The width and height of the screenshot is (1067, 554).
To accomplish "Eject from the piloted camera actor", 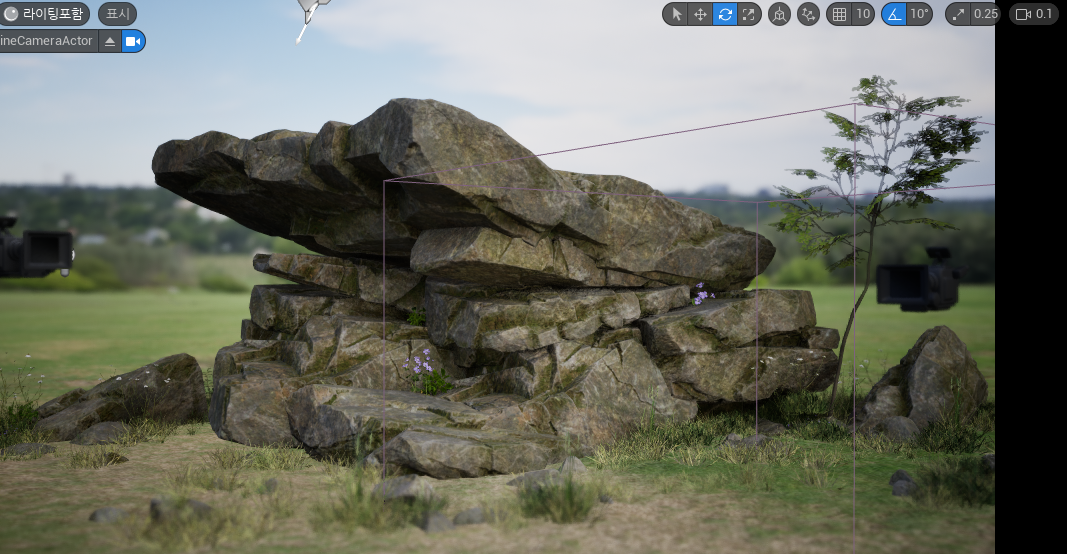I will tap(110, 41).
